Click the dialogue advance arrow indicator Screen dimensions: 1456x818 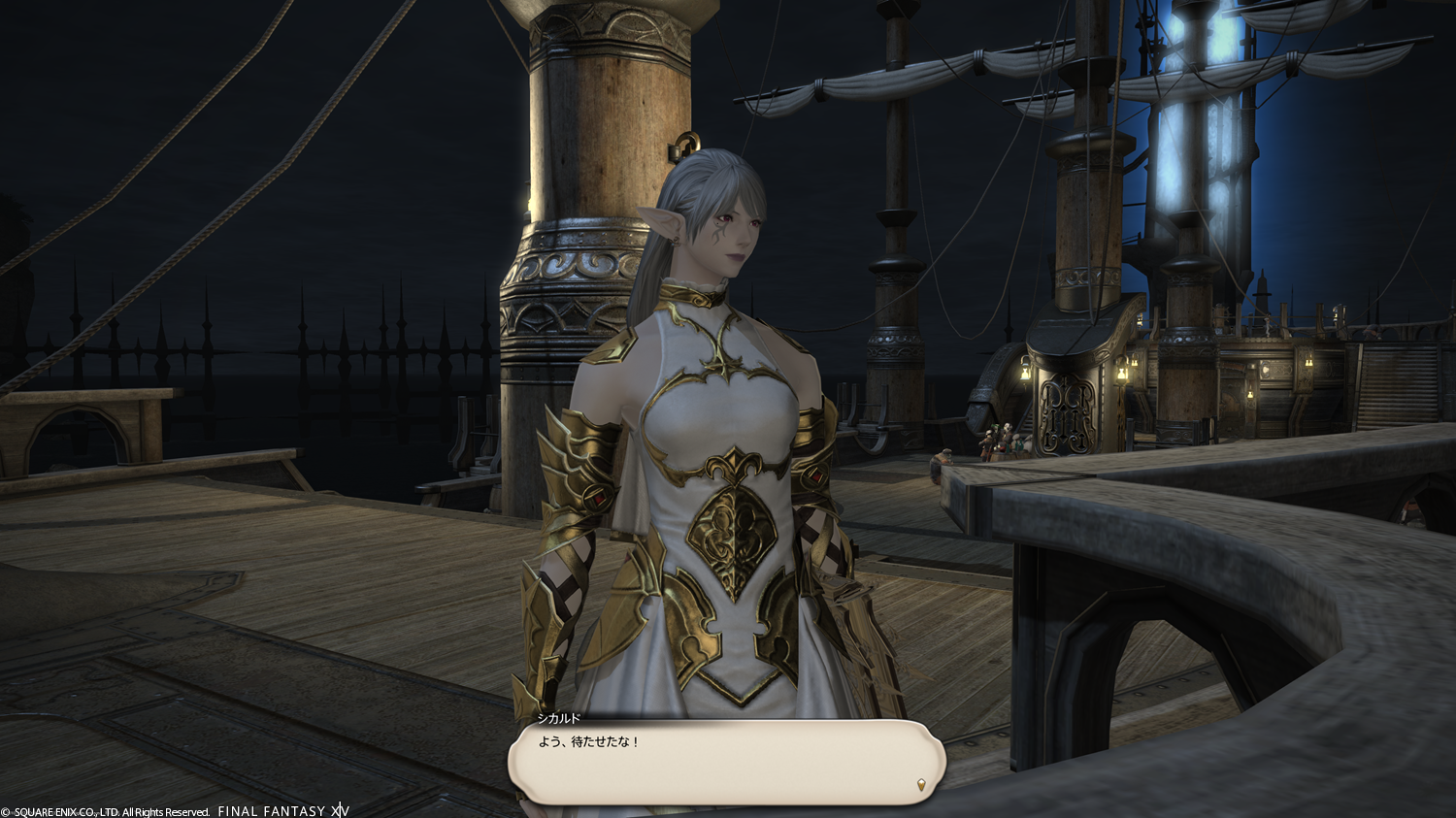920,785
